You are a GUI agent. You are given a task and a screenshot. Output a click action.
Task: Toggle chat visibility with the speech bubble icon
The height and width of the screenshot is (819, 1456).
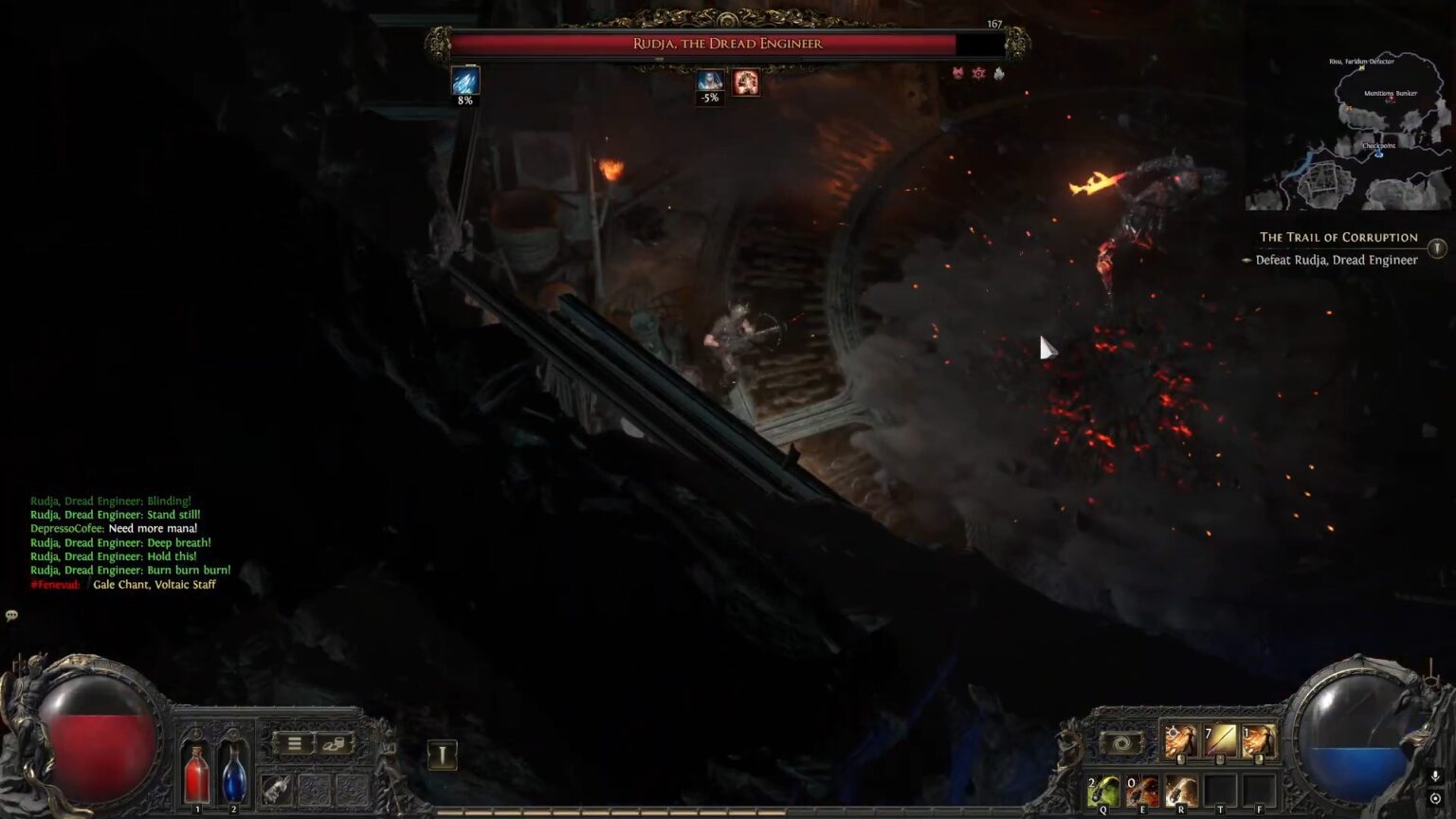point(13,615)
